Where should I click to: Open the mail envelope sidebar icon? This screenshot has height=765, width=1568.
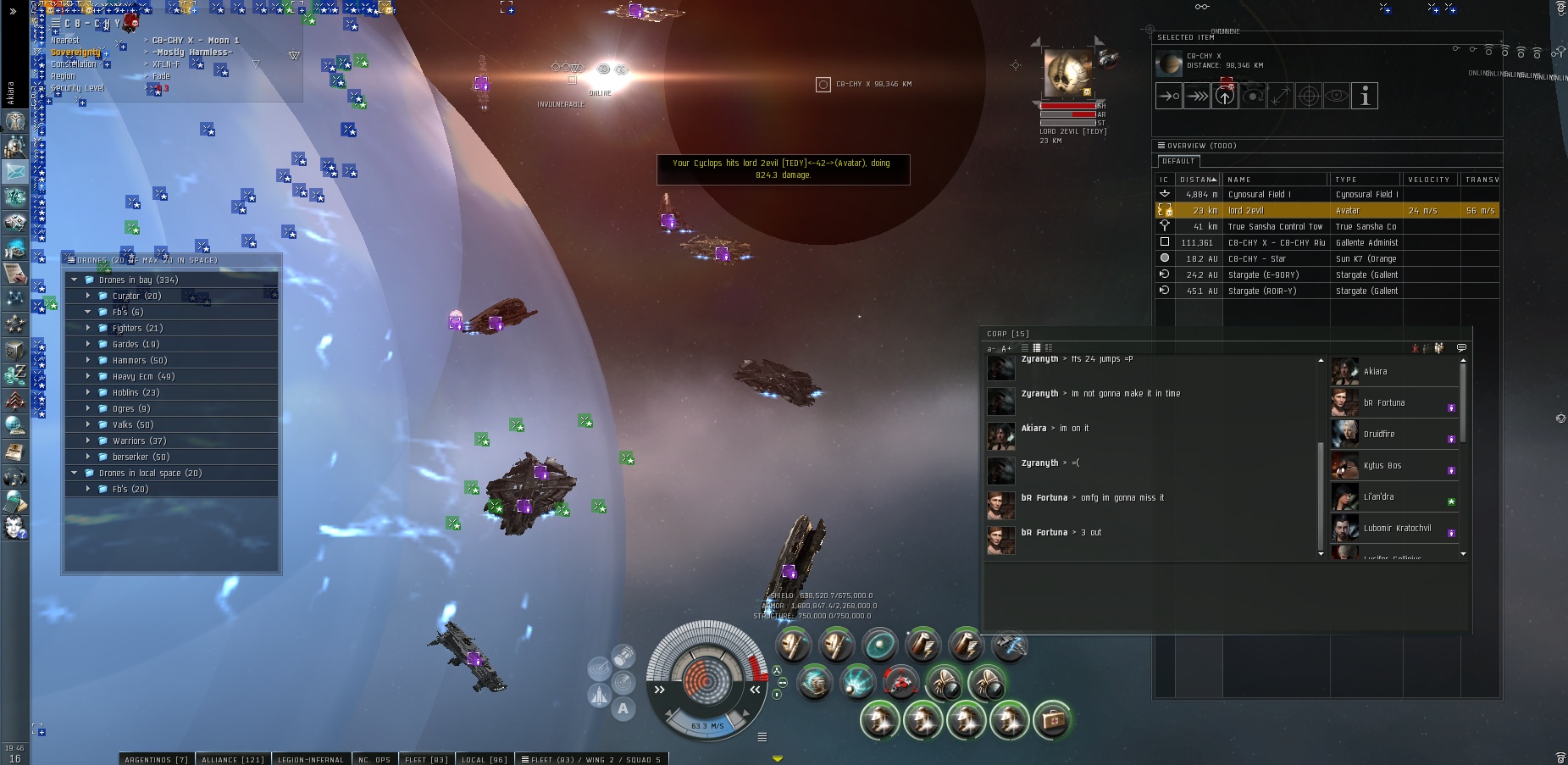[x=15, y=172]
